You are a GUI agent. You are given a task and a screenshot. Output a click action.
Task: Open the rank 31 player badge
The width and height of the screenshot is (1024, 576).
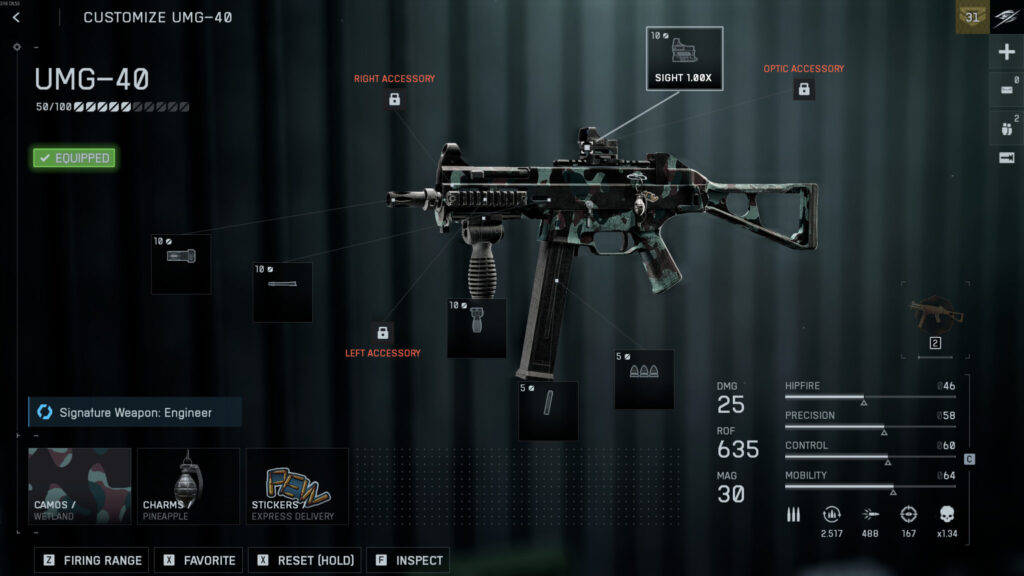[971, 17]
